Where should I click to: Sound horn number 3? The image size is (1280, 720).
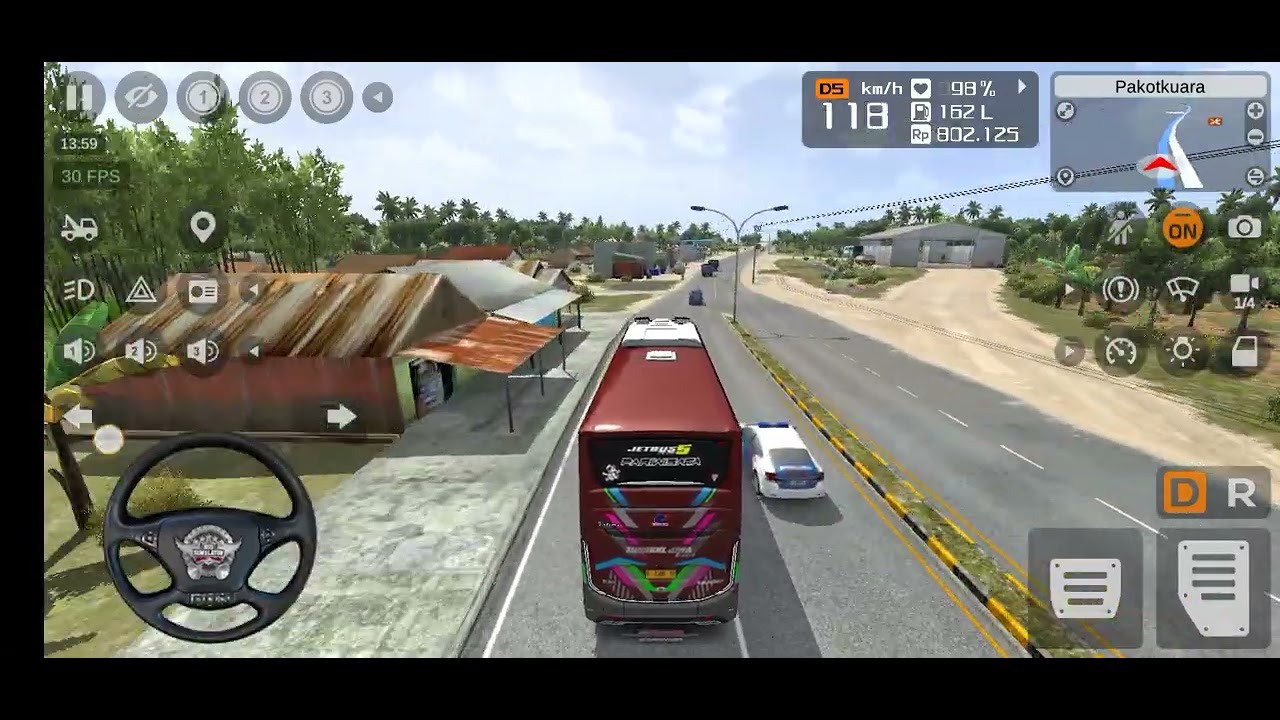click(203, 351)
